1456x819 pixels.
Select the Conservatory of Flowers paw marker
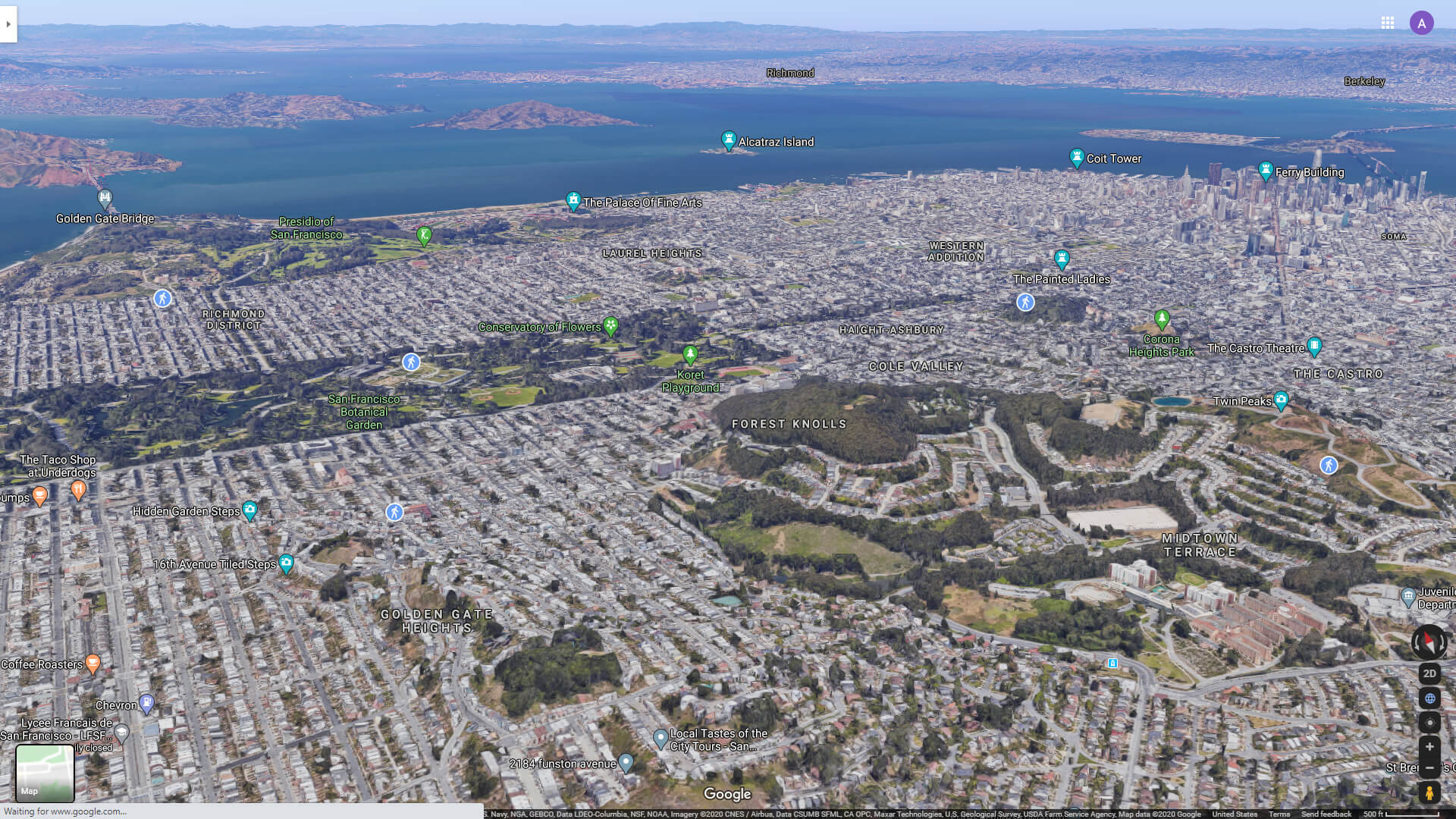tap(611, 325)
